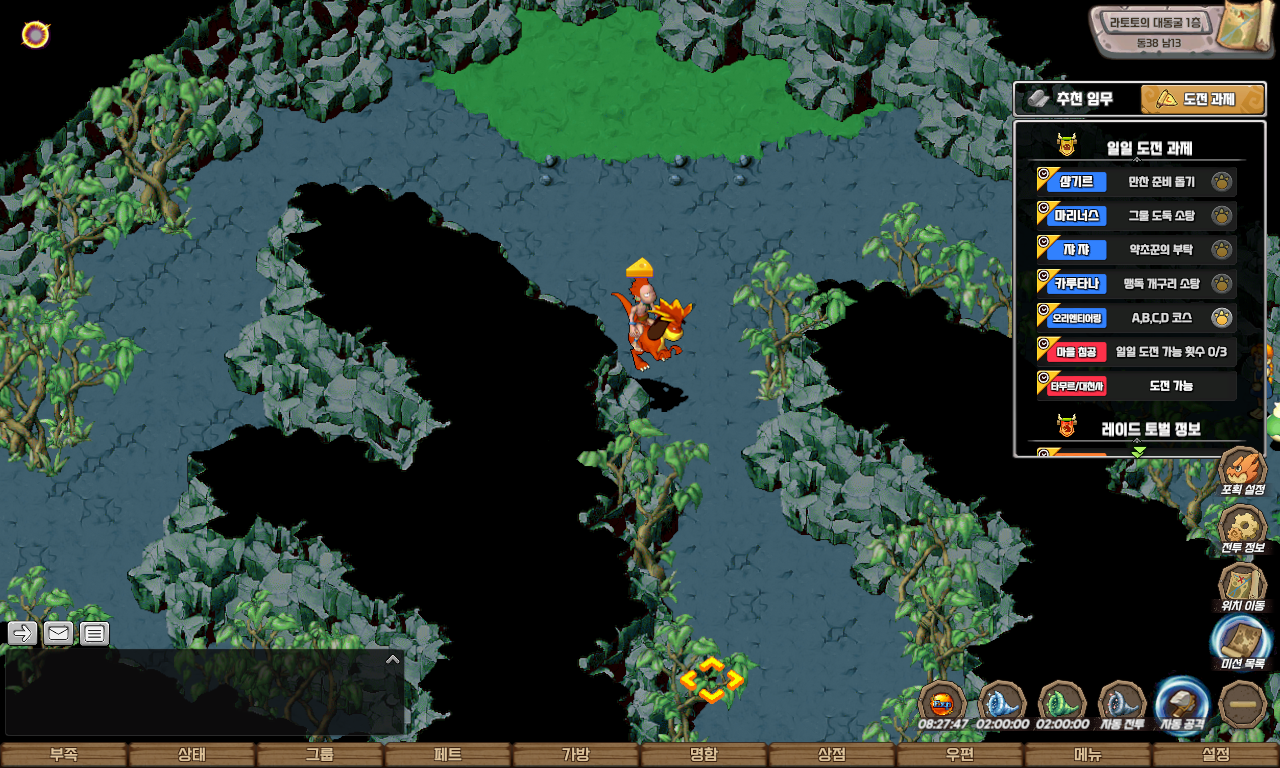Click the envelope mail button above chat
The image size is (1280, 768).
58,633
